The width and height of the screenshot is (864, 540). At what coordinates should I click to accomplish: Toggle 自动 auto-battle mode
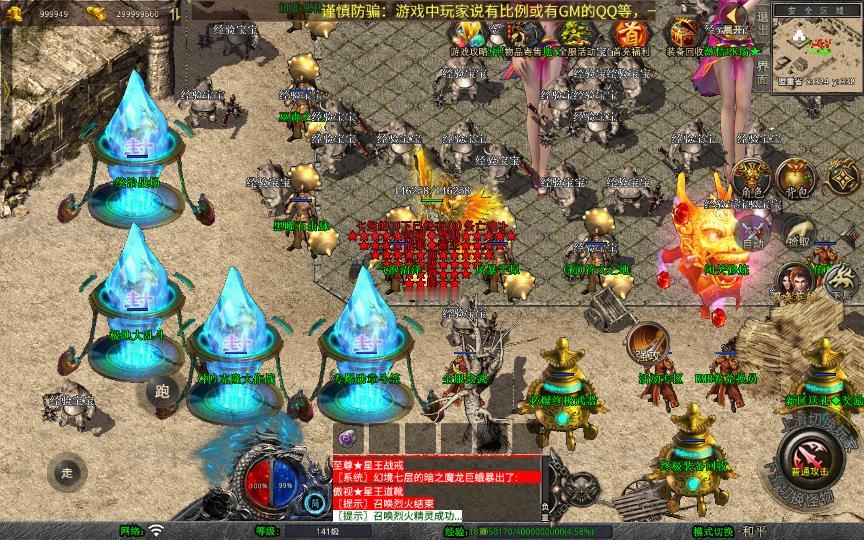[753, 233]
